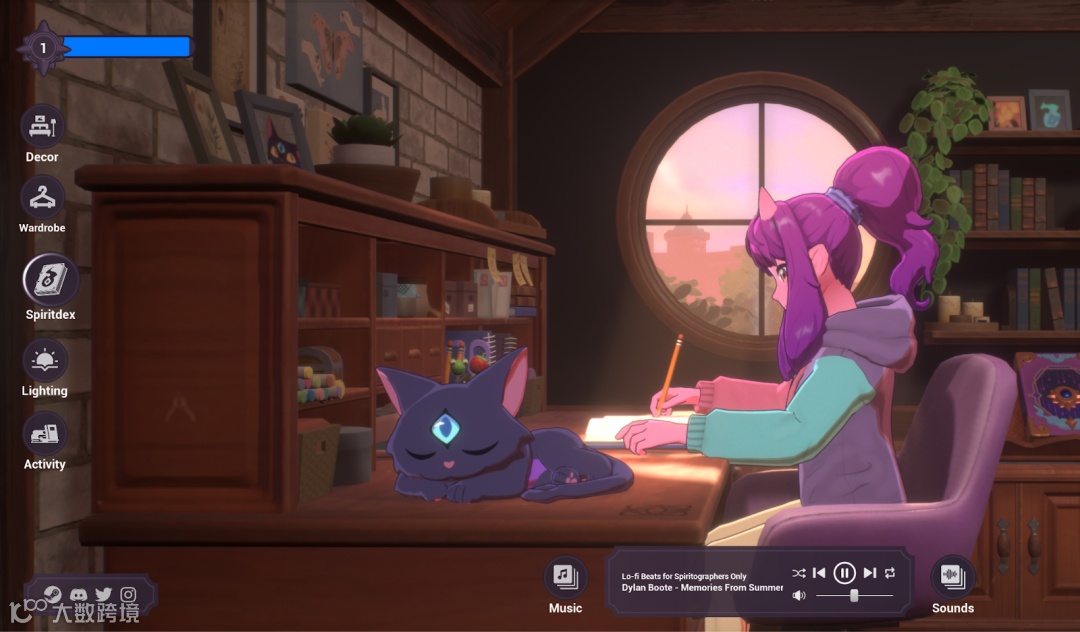The width and height of the screenshot is (1080, 632).
Task: Skip back to the previous track
Action: [819, 573]
